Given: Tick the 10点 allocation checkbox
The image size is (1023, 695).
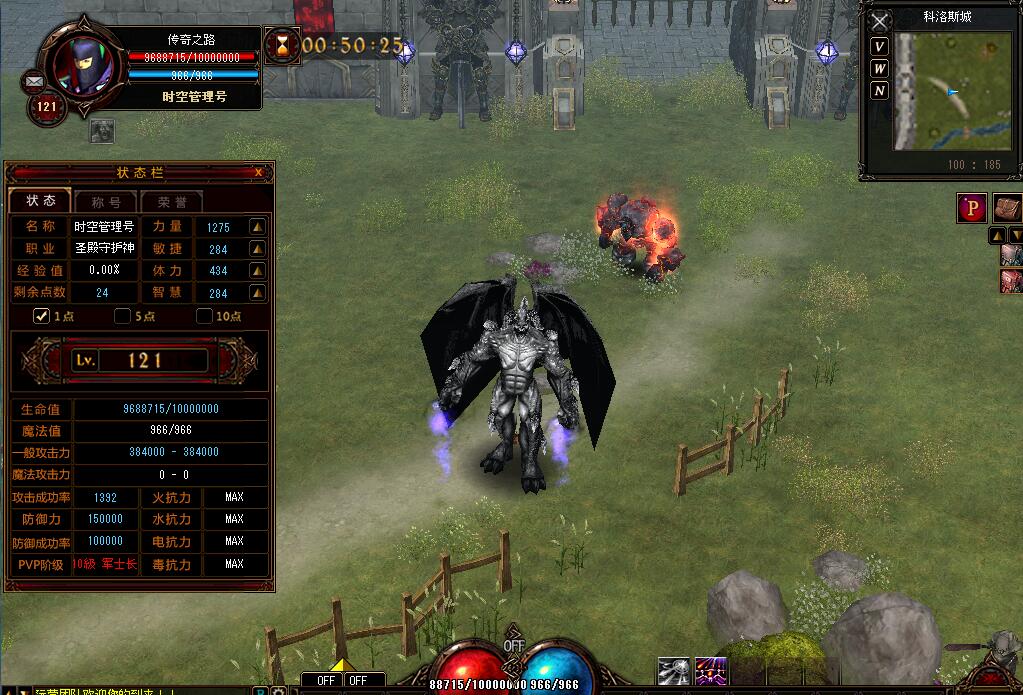Looking at the screenshot, I should click(204, 317).
